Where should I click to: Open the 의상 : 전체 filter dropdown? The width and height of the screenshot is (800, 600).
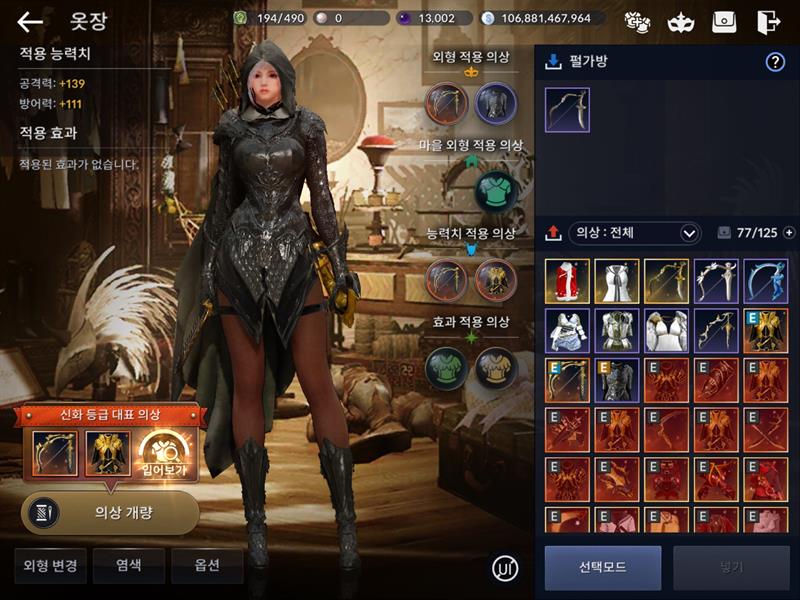(635, 233)
